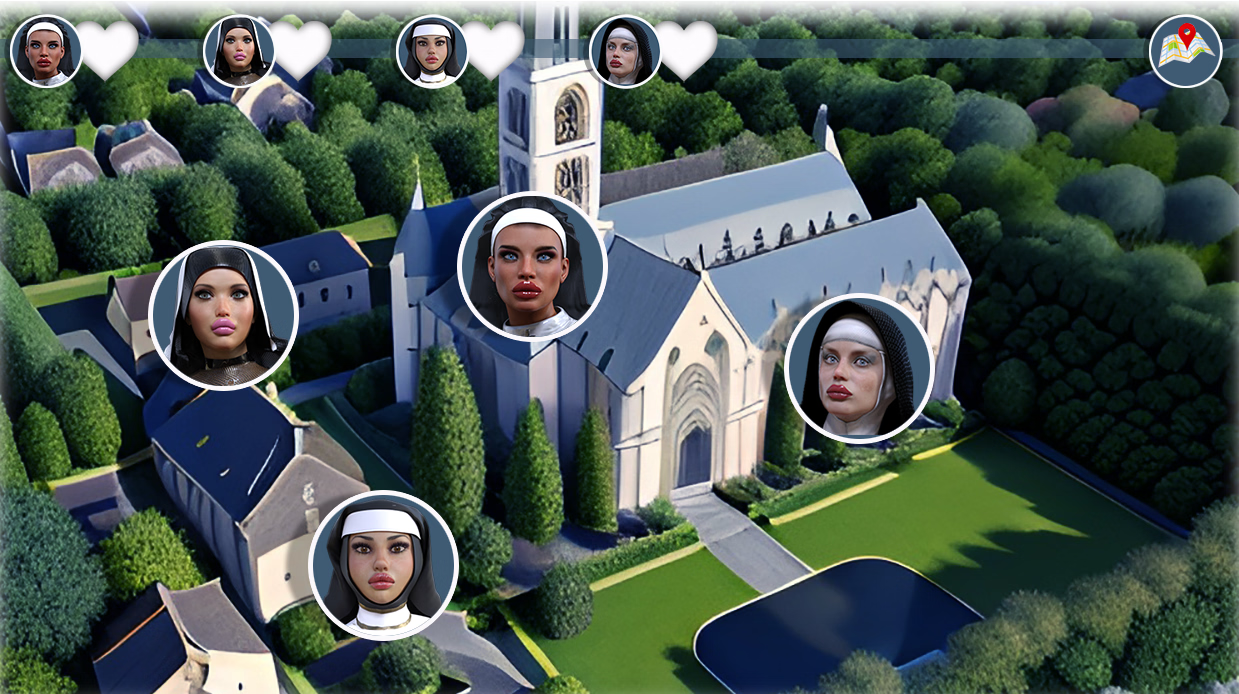1239x694 pixels.
Task: Choose the small HUD portrait of the pale nun
Action: (x=624, y=51)
